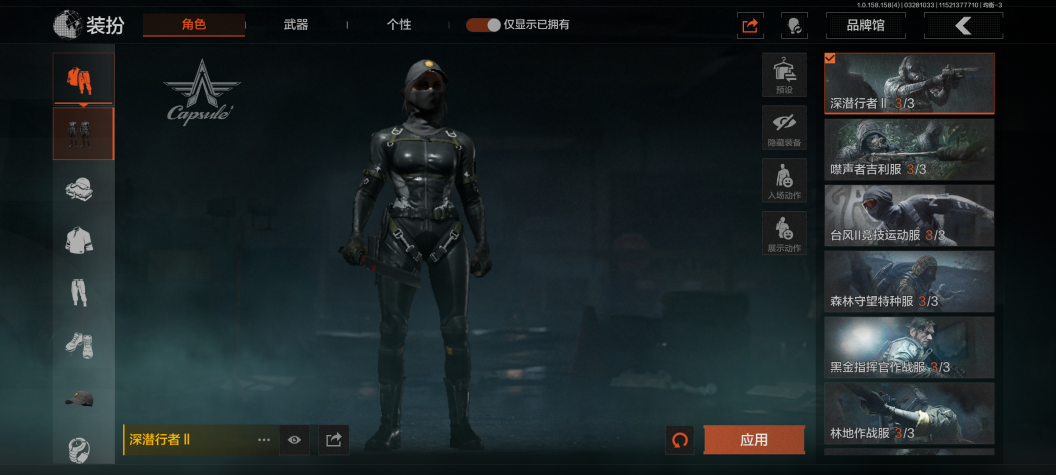Screen dimensions: 1056x475
Task: Go back with the arrow button
Action: (x=963, y=26)
